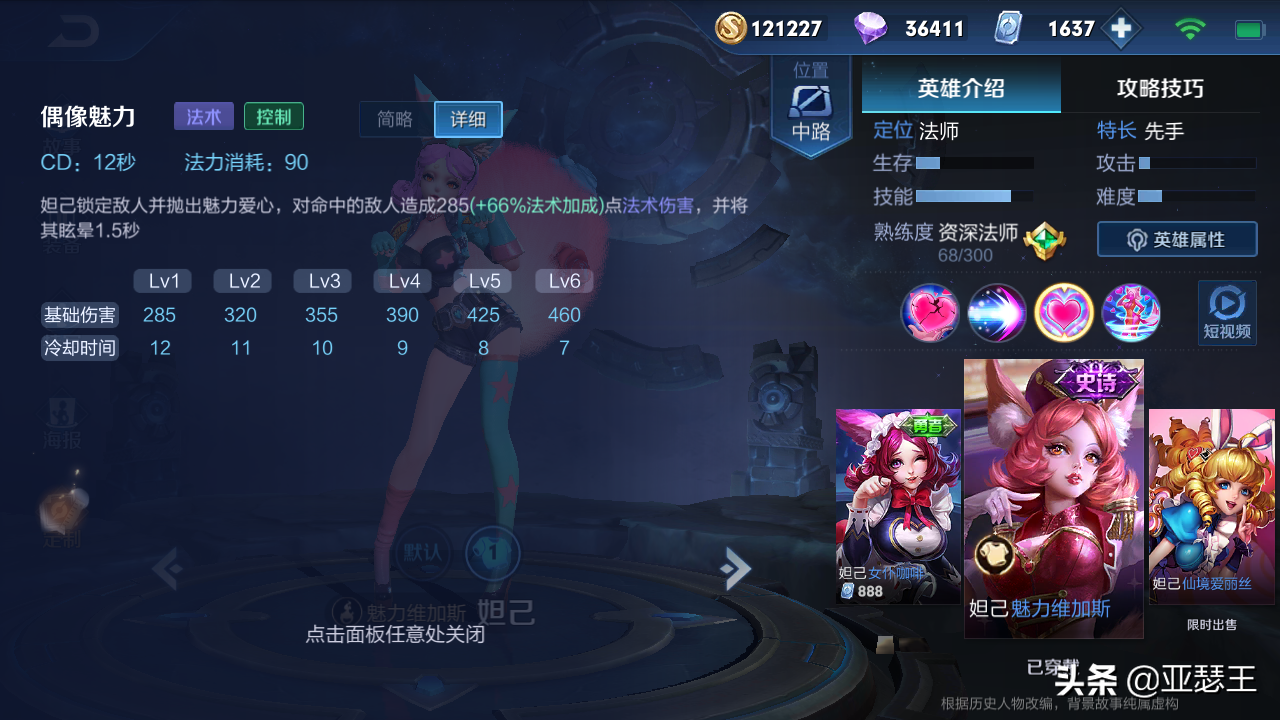Open the 英雄属性 hero attributes button
The height and width of the screenshot is (720, 1280).
[1177, 239]
